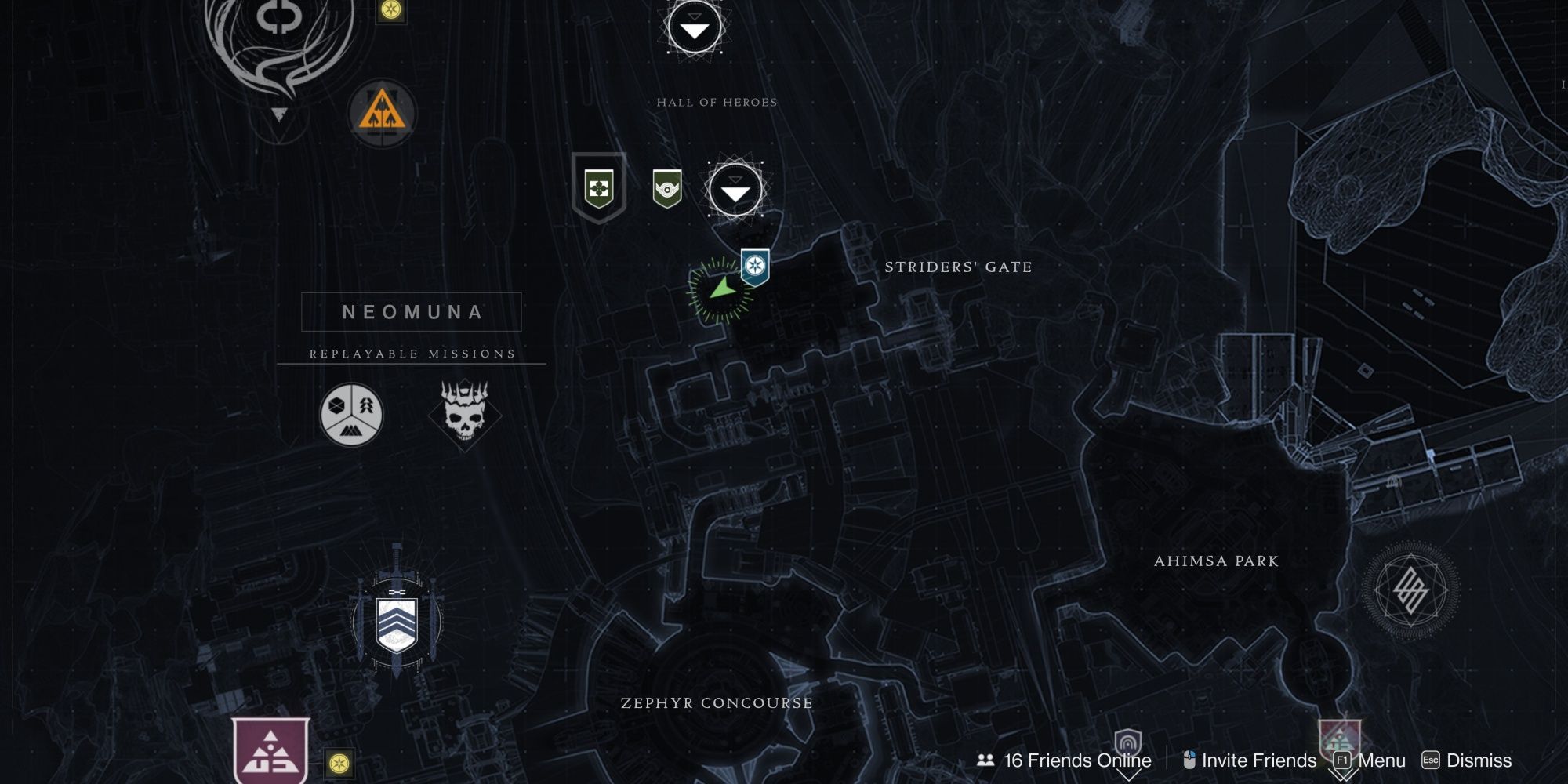
Task: Open the green region chest shield icon
Action: coord(600,188)
